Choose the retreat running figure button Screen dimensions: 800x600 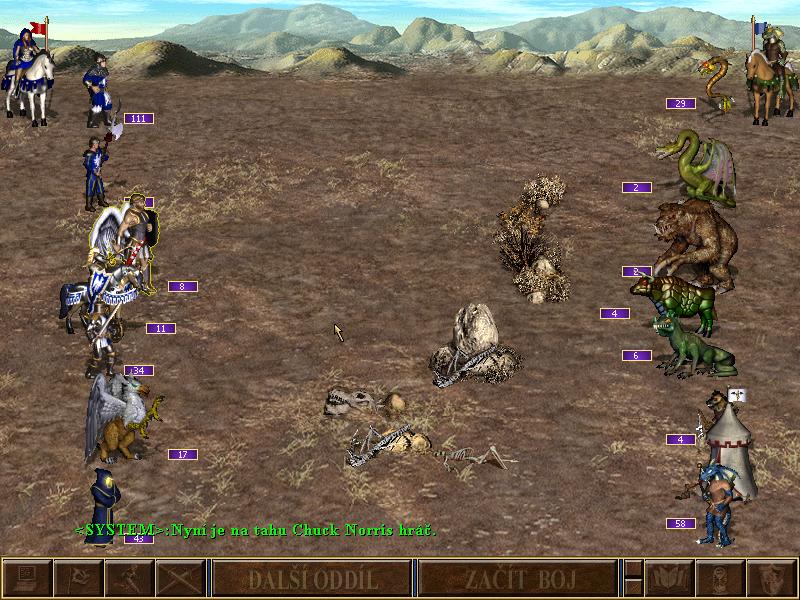[129, 579]
